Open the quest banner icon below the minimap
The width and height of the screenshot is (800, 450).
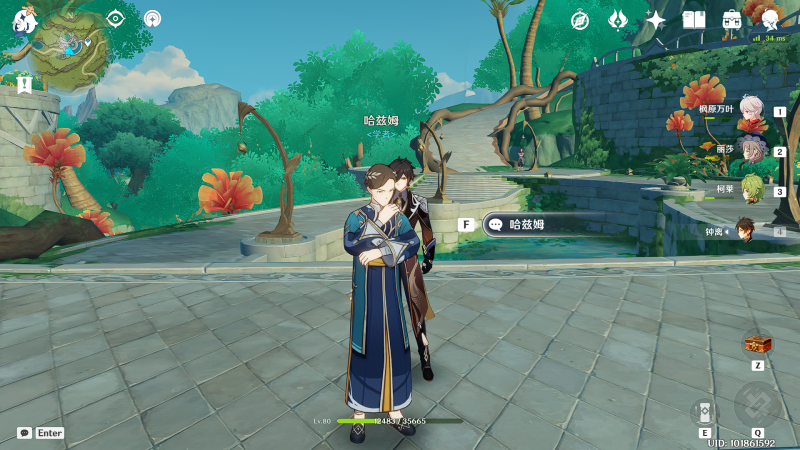click(x=24, y=85)
